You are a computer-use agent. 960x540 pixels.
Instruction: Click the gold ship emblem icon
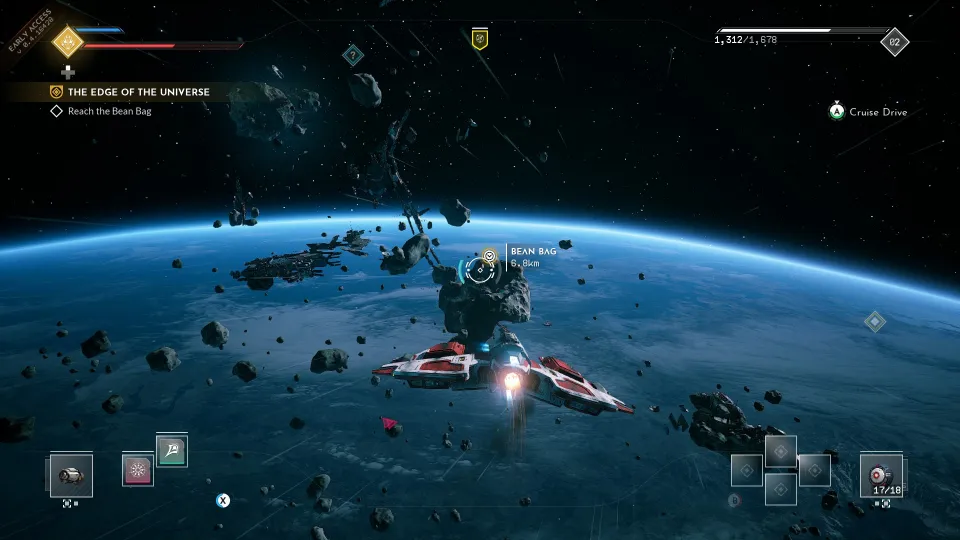[68, 42]
